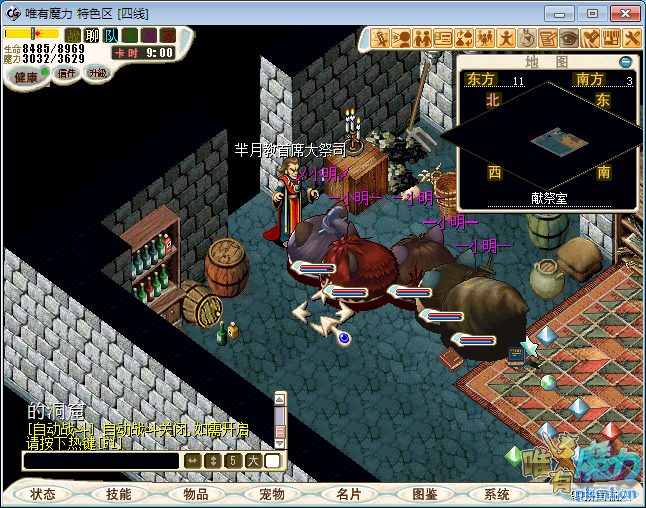Viewport: 646px width, 508px height.
Task: Select the crossed tools icon in top toolbar
Action: (x=632, y=38)
